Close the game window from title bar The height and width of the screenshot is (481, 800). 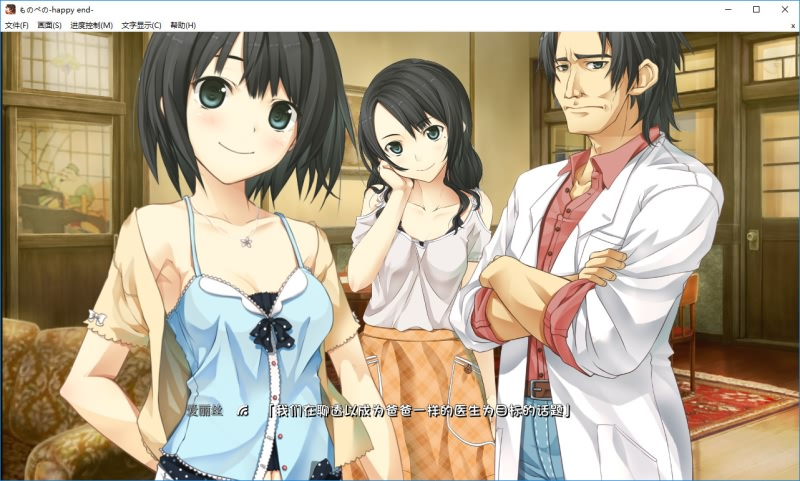pos(783,9)
